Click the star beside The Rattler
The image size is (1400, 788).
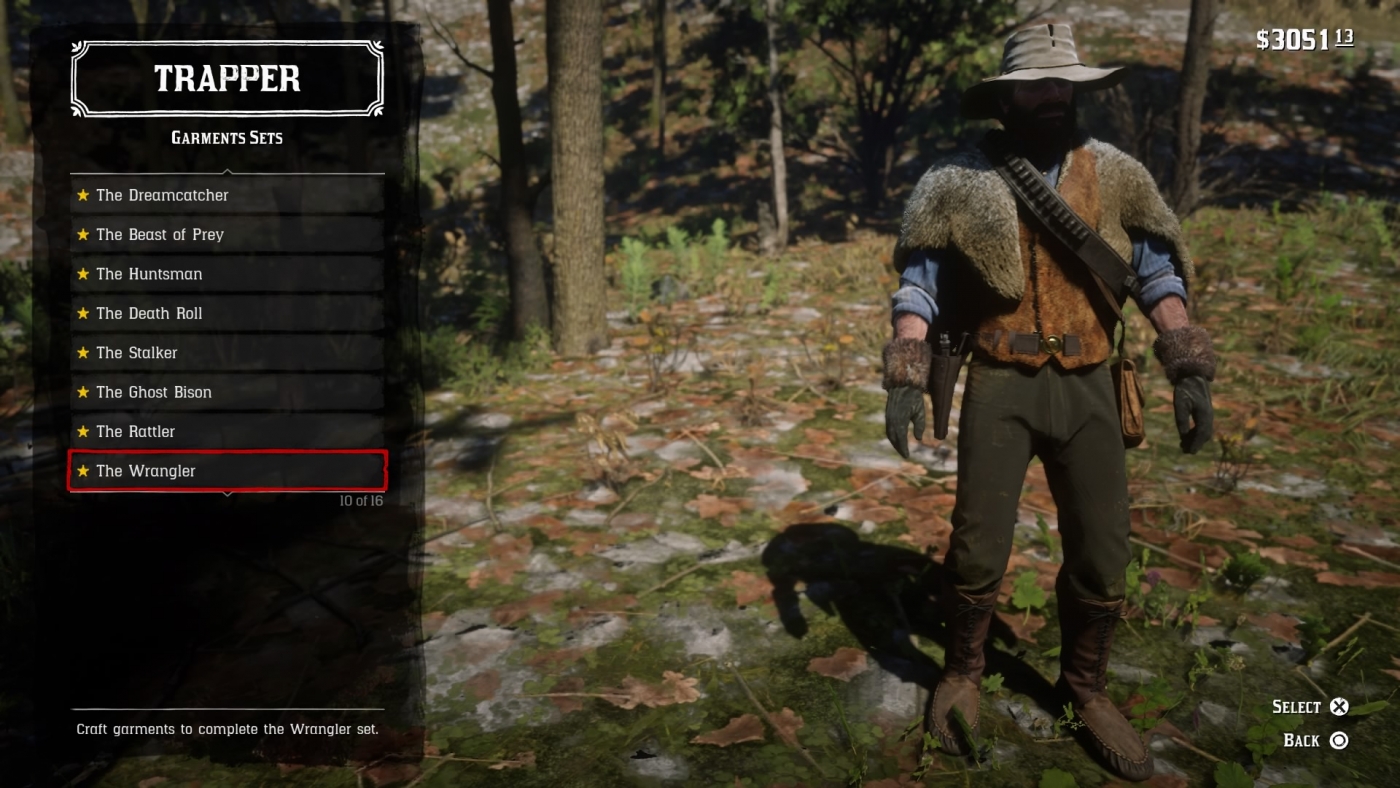pos(82,431)
